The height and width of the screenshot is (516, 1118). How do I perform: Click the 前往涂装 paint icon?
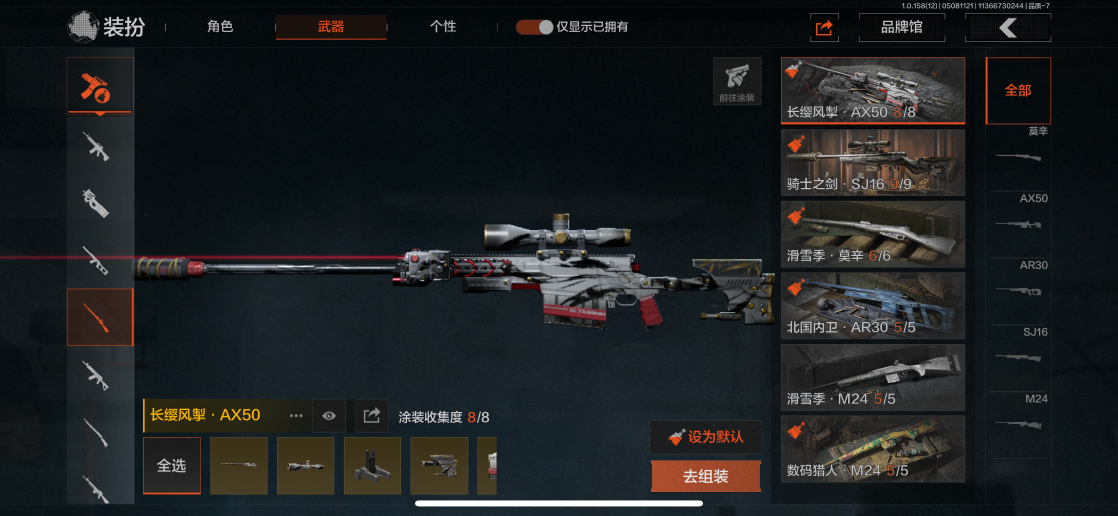[737, 82]
